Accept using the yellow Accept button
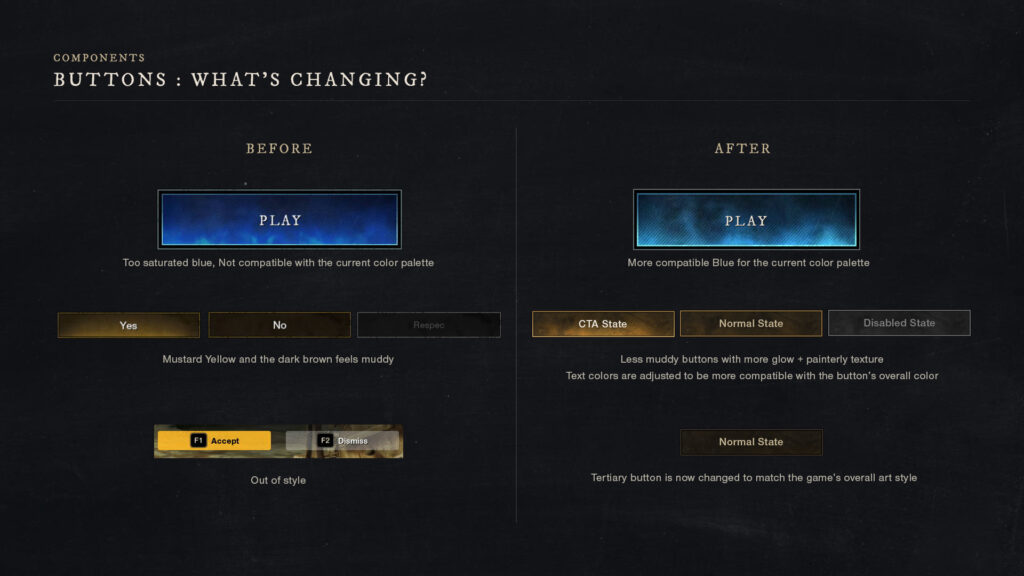The image size is (1024, 576). (x=214, y=441)
